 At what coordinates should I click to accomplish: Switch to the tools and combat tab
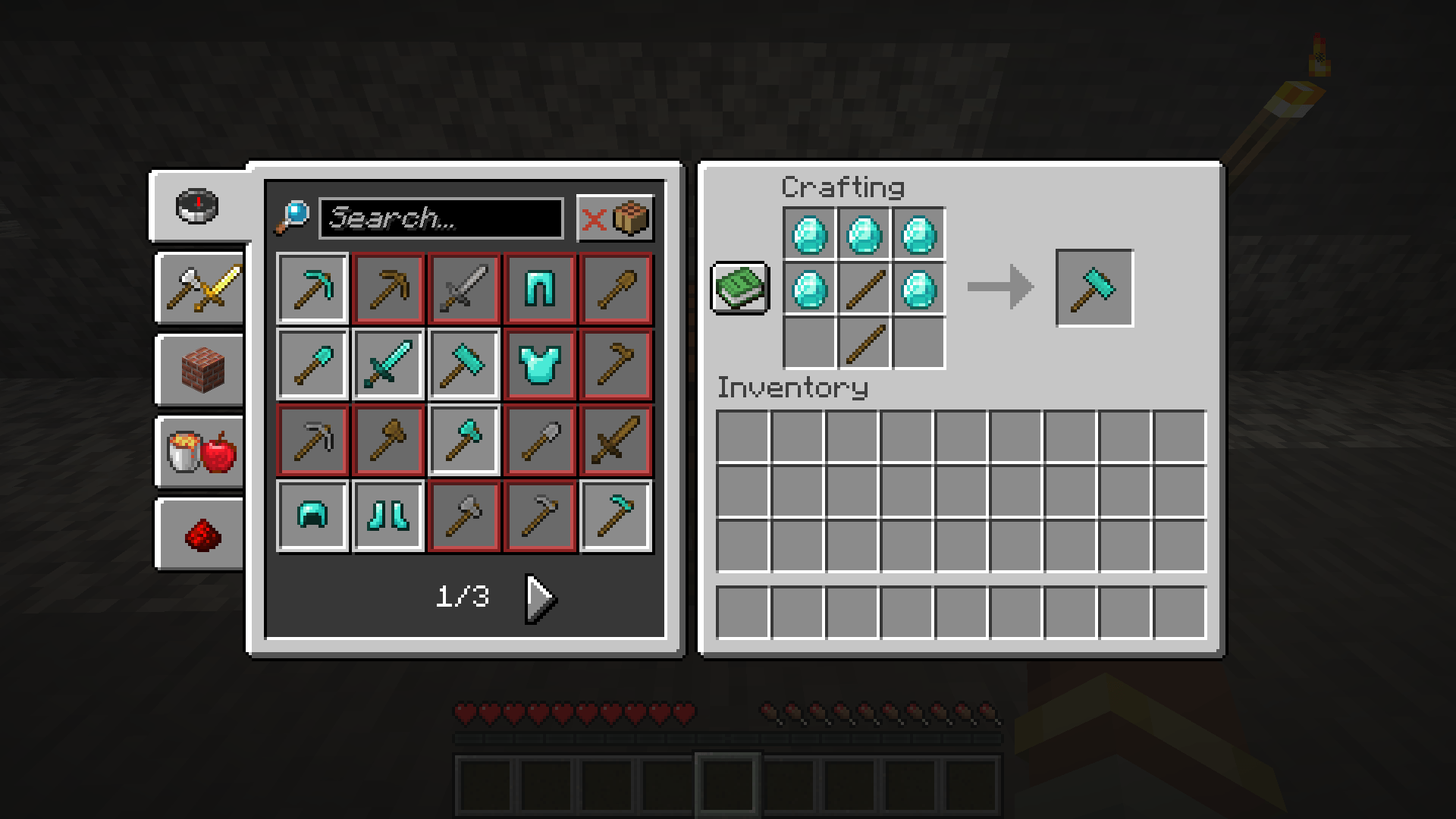199,288
